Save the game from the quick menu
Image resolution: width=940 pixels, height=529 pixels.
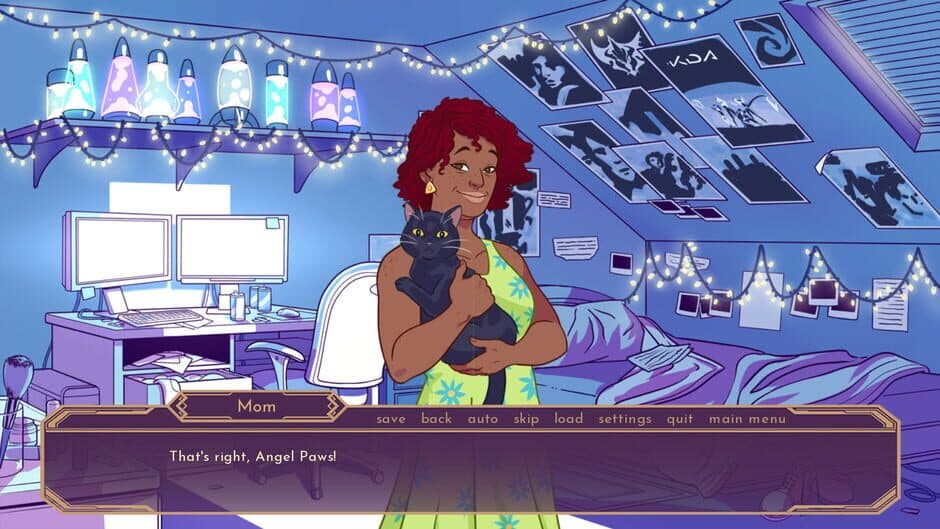tap(391, 419)
